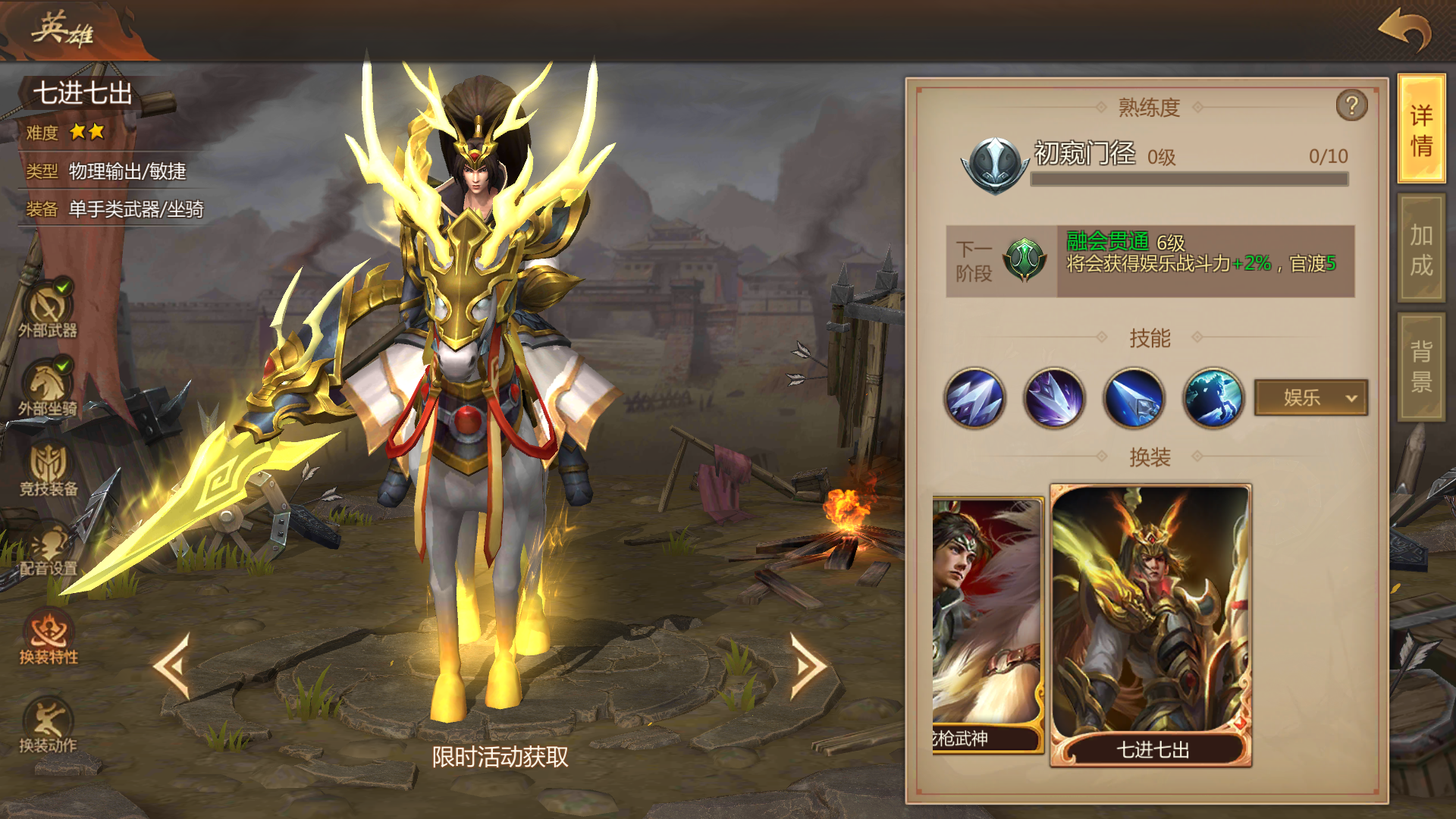
Task: Open the 娱乐 mode dropdown
Action: tap(1311, 397)
